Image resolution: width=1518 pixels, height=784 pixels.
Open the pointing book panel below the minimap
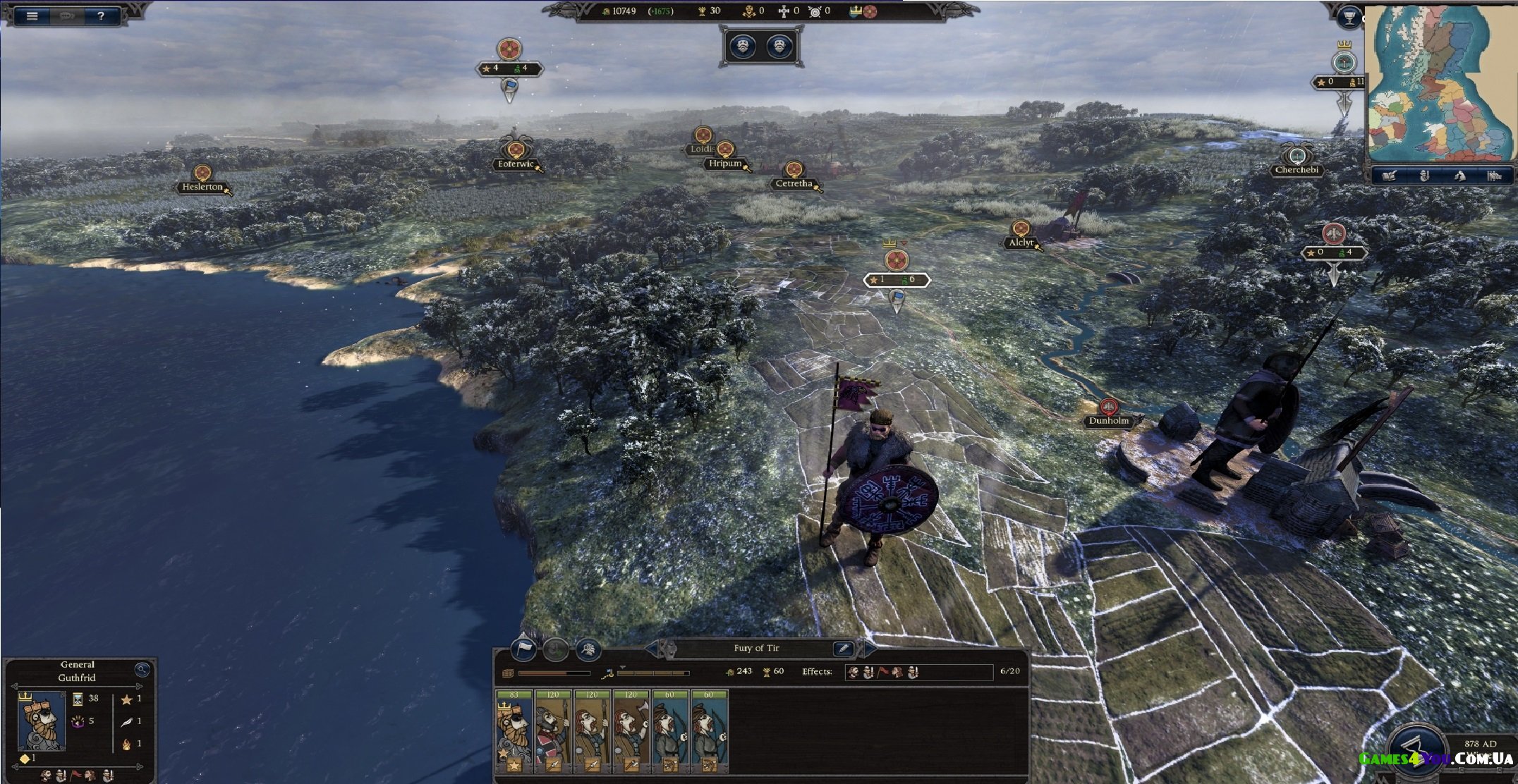tap(1389, 176)
